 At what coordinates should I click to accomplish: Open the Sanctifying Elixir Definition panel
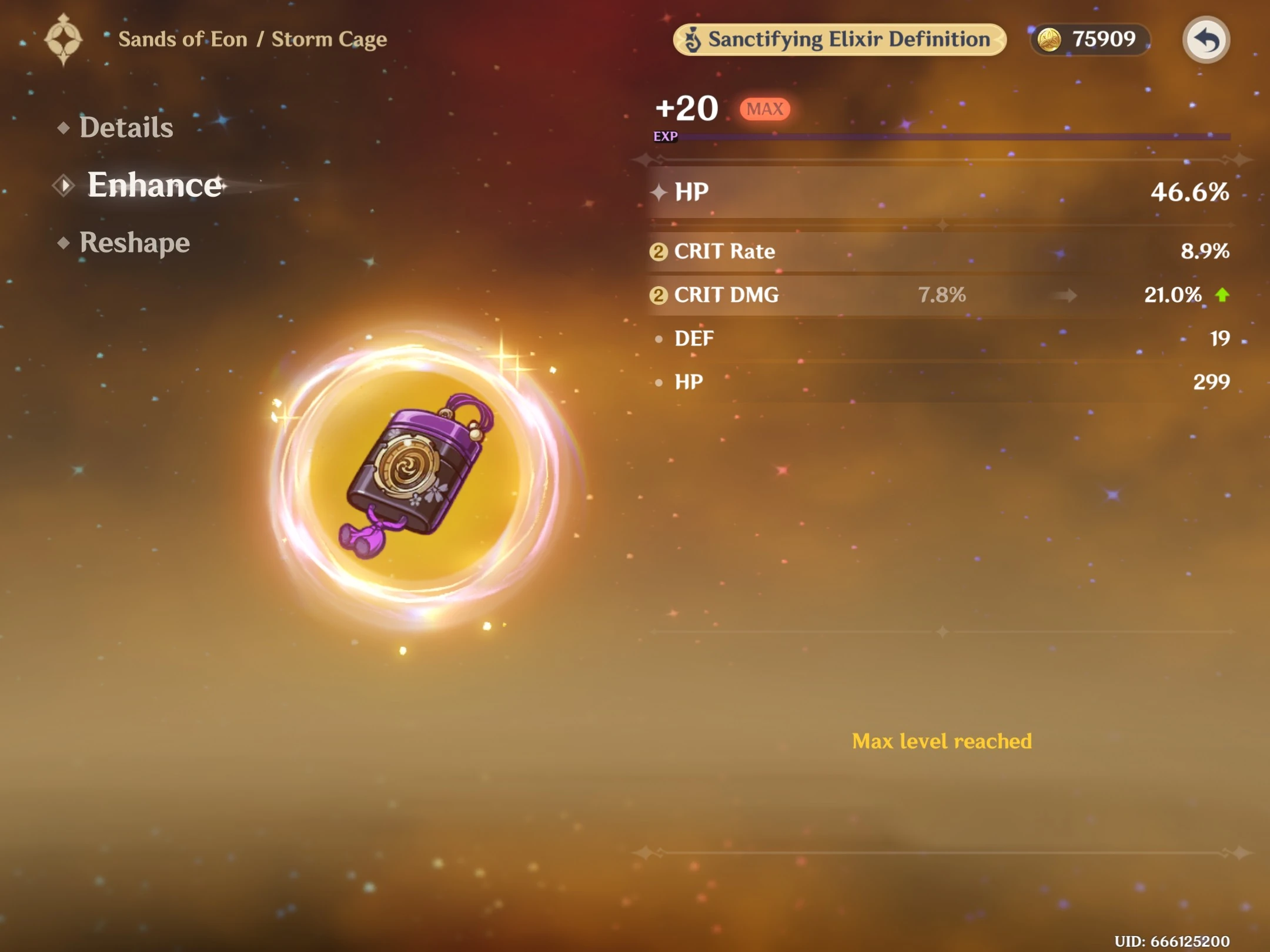click(x=841, y=39)
